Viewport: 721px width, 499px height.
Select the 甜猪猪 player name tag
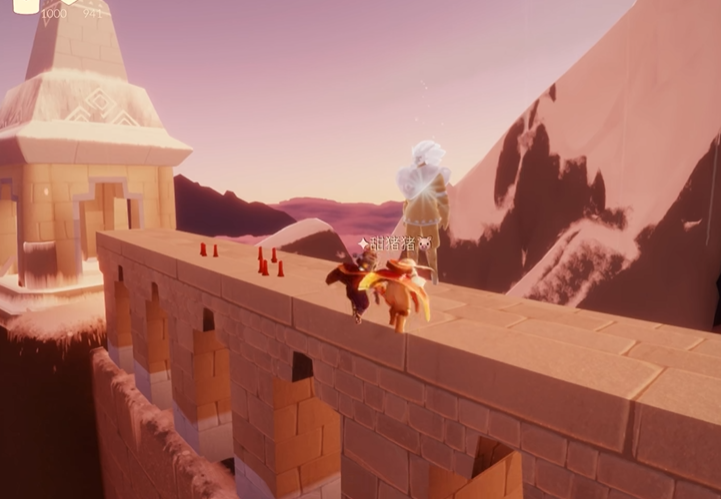click(x=394, y=244)
